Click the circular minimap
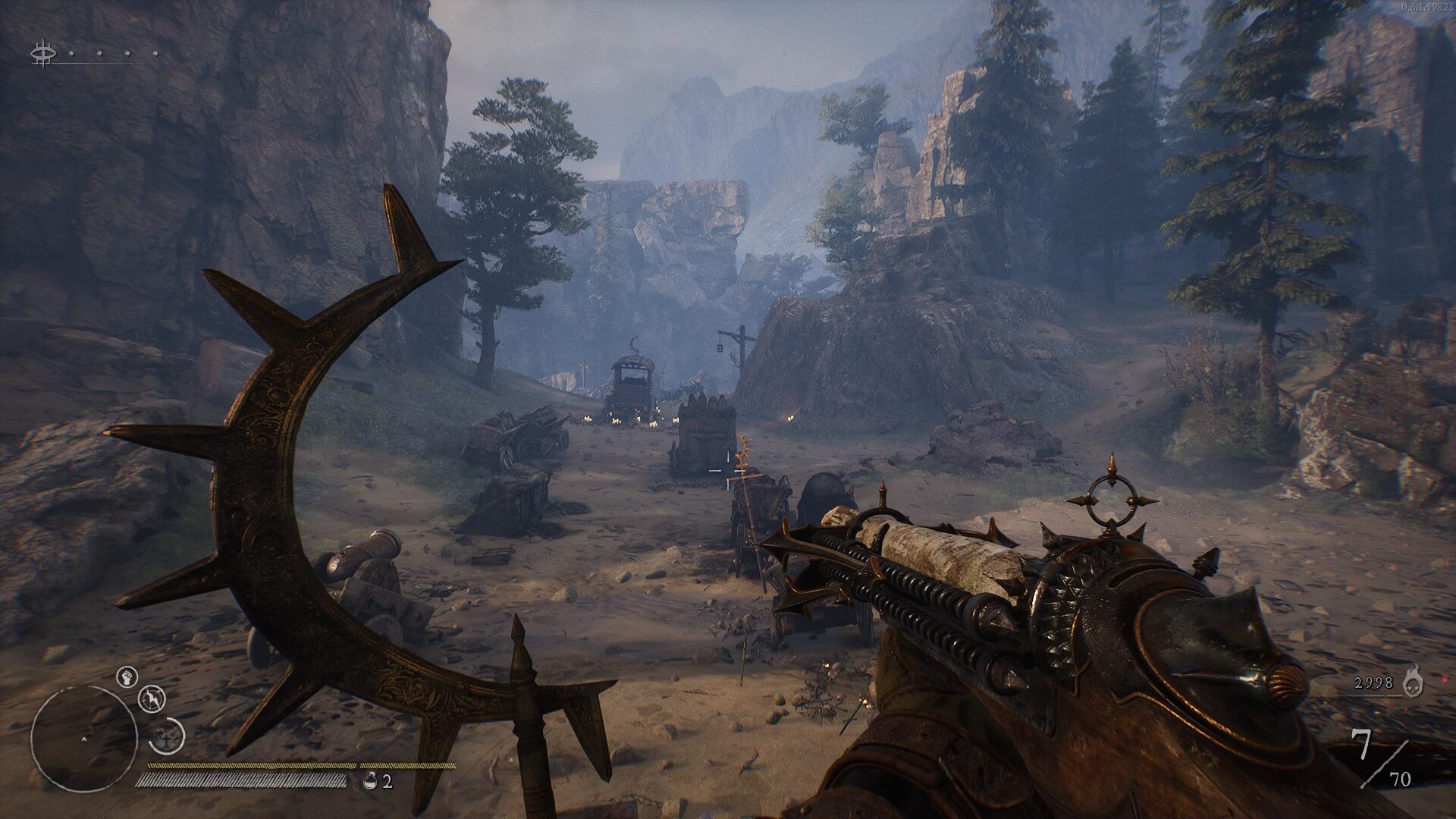Image resolution: width=1456 pixels, height=819 pixels. (83, 739)
